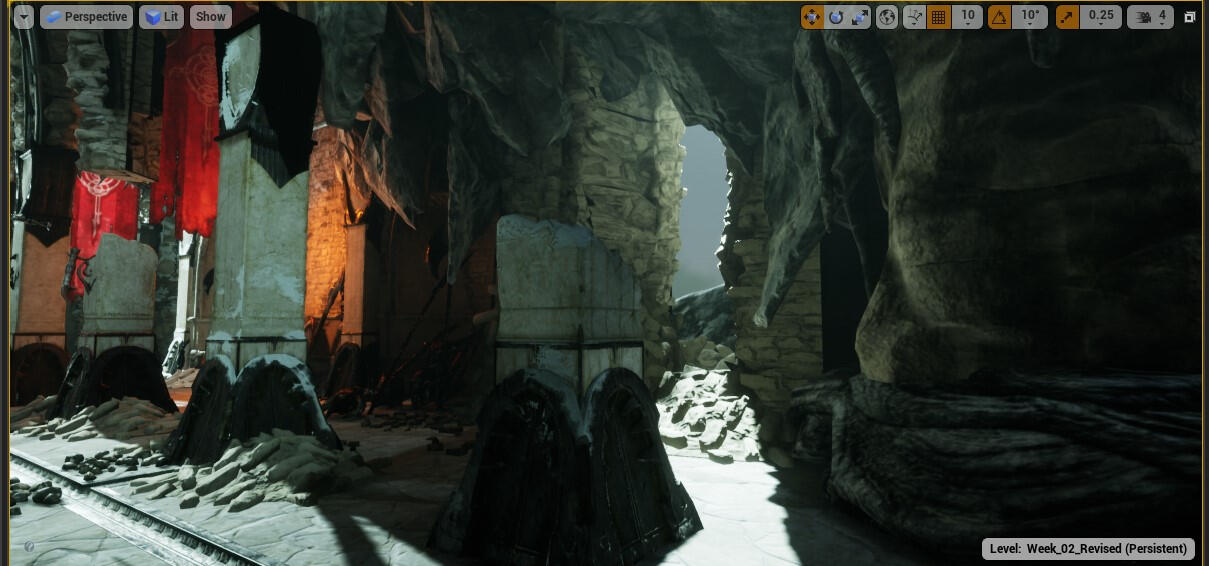Open the Show flags menu
The height and width of the screenshot is (566, 1209).
coord(210,17)
